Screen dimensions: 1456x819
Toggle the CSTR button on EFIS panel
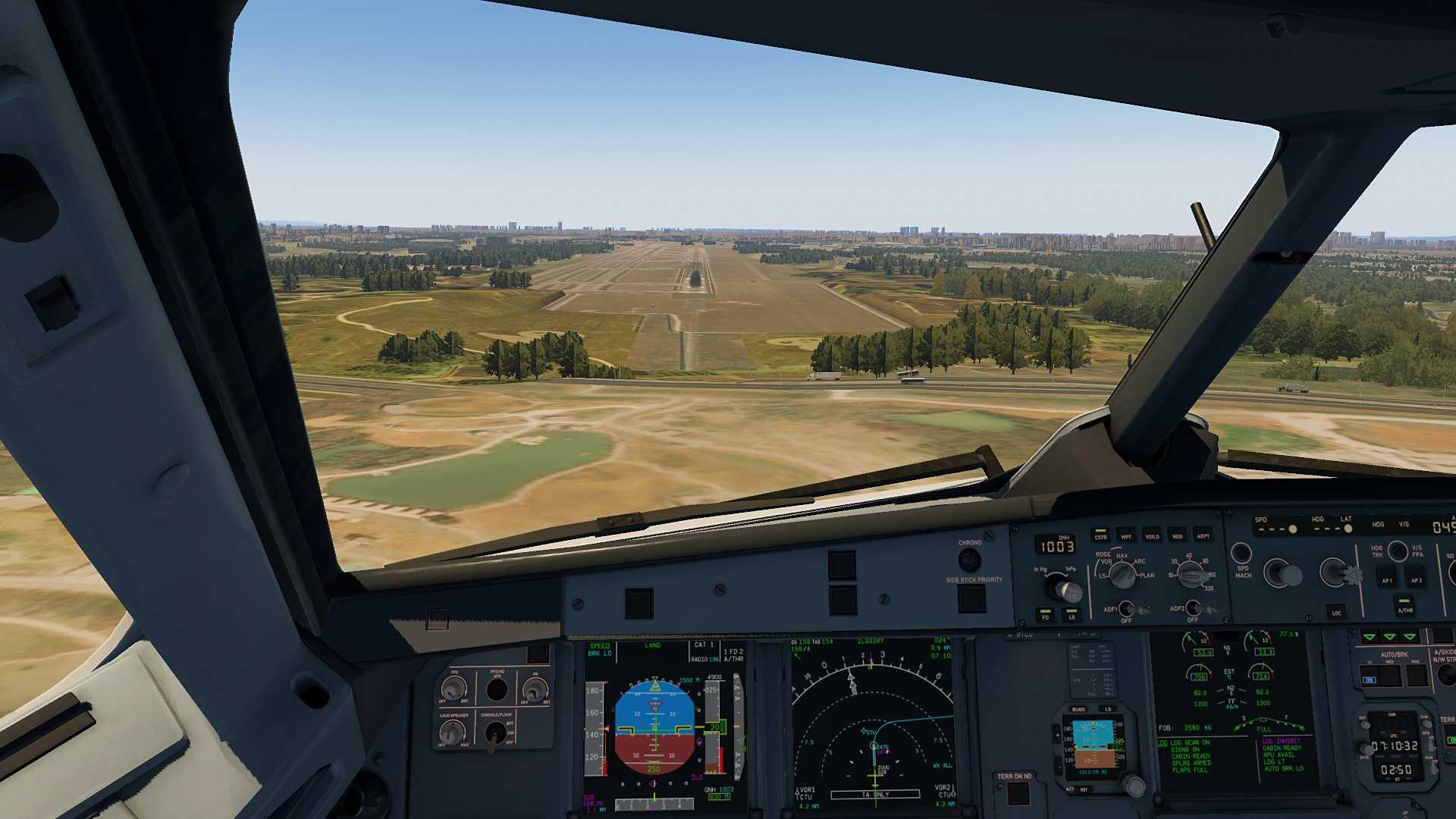point(1100,534)
